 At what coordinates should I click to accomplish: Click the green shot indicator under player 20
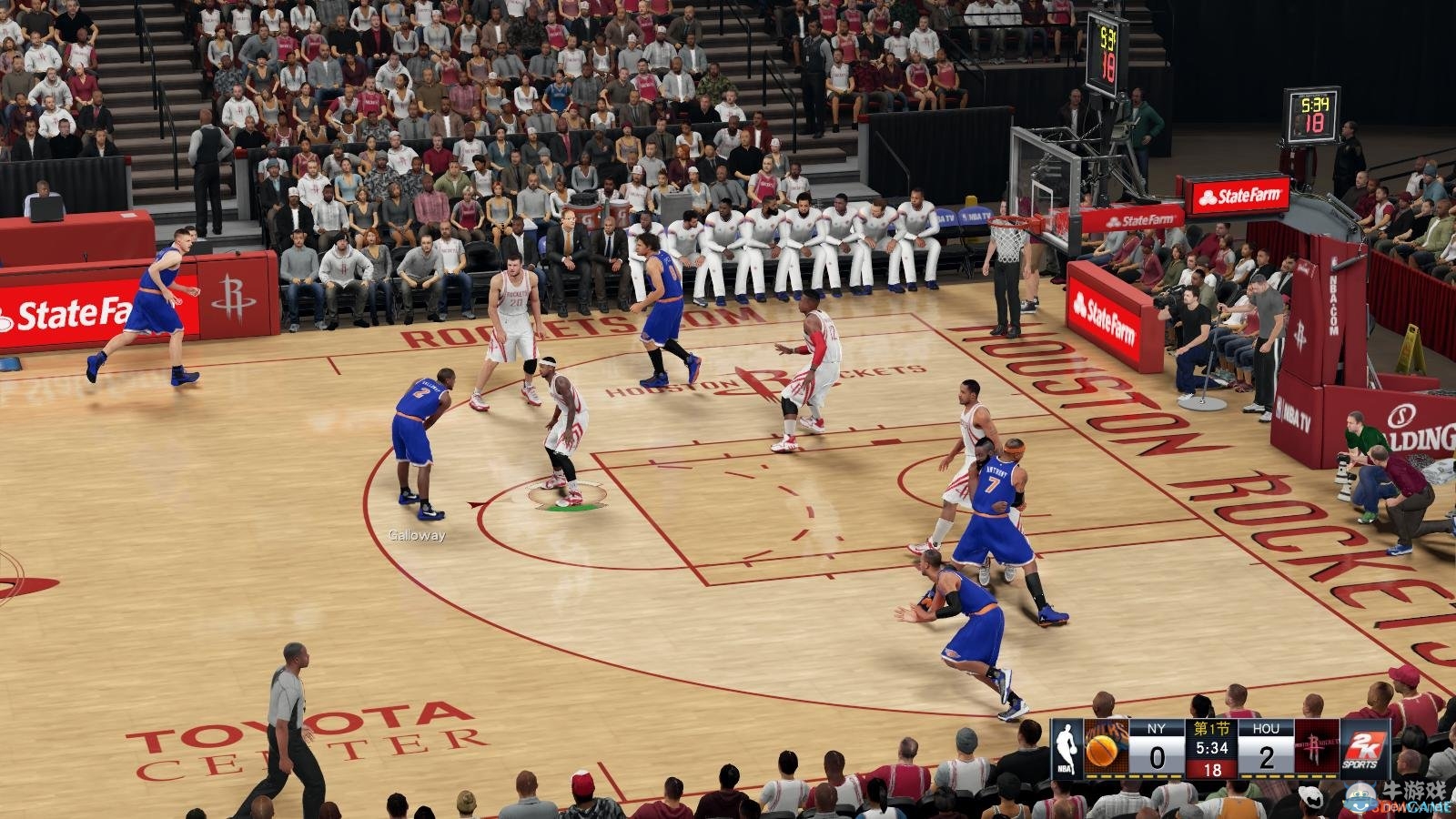(x=569, y=510)
